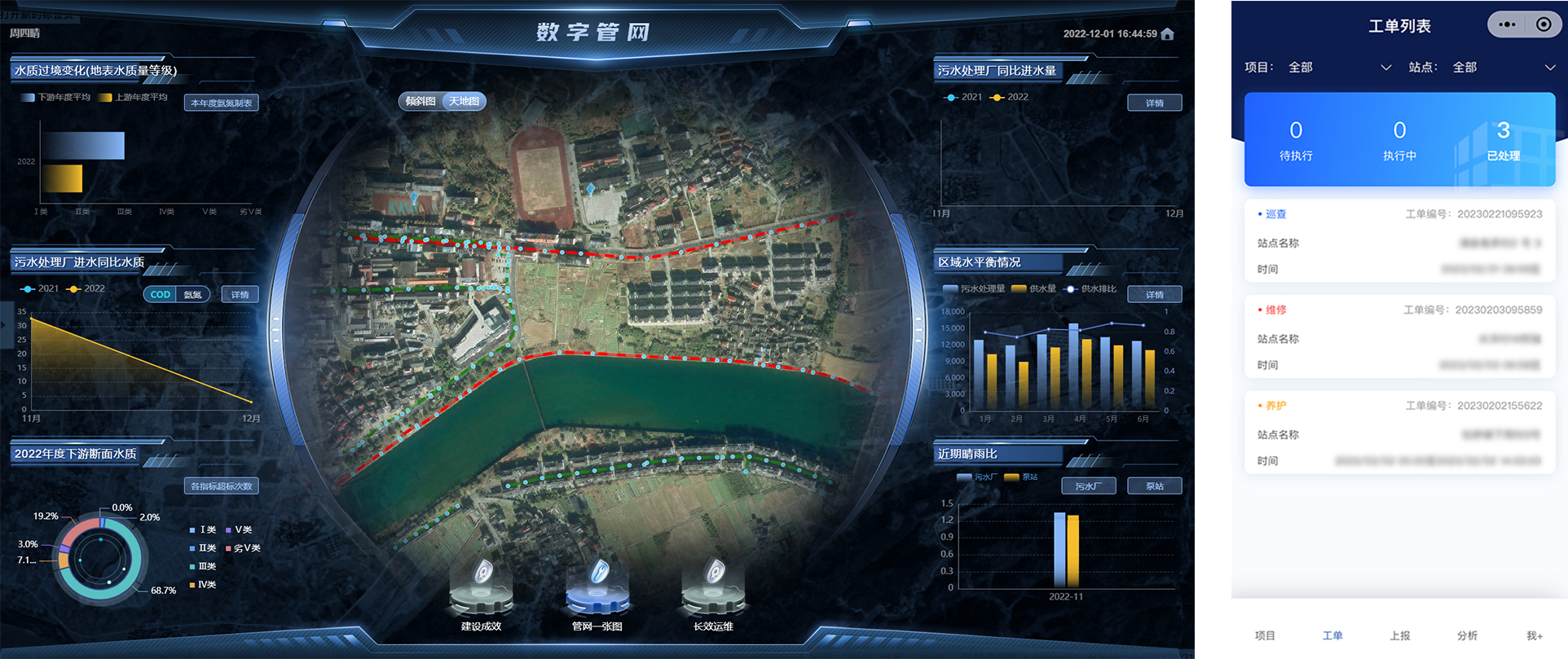Expand the COD option selector
The height and width of the screenshot is (659, 1568).
[160, 294]
